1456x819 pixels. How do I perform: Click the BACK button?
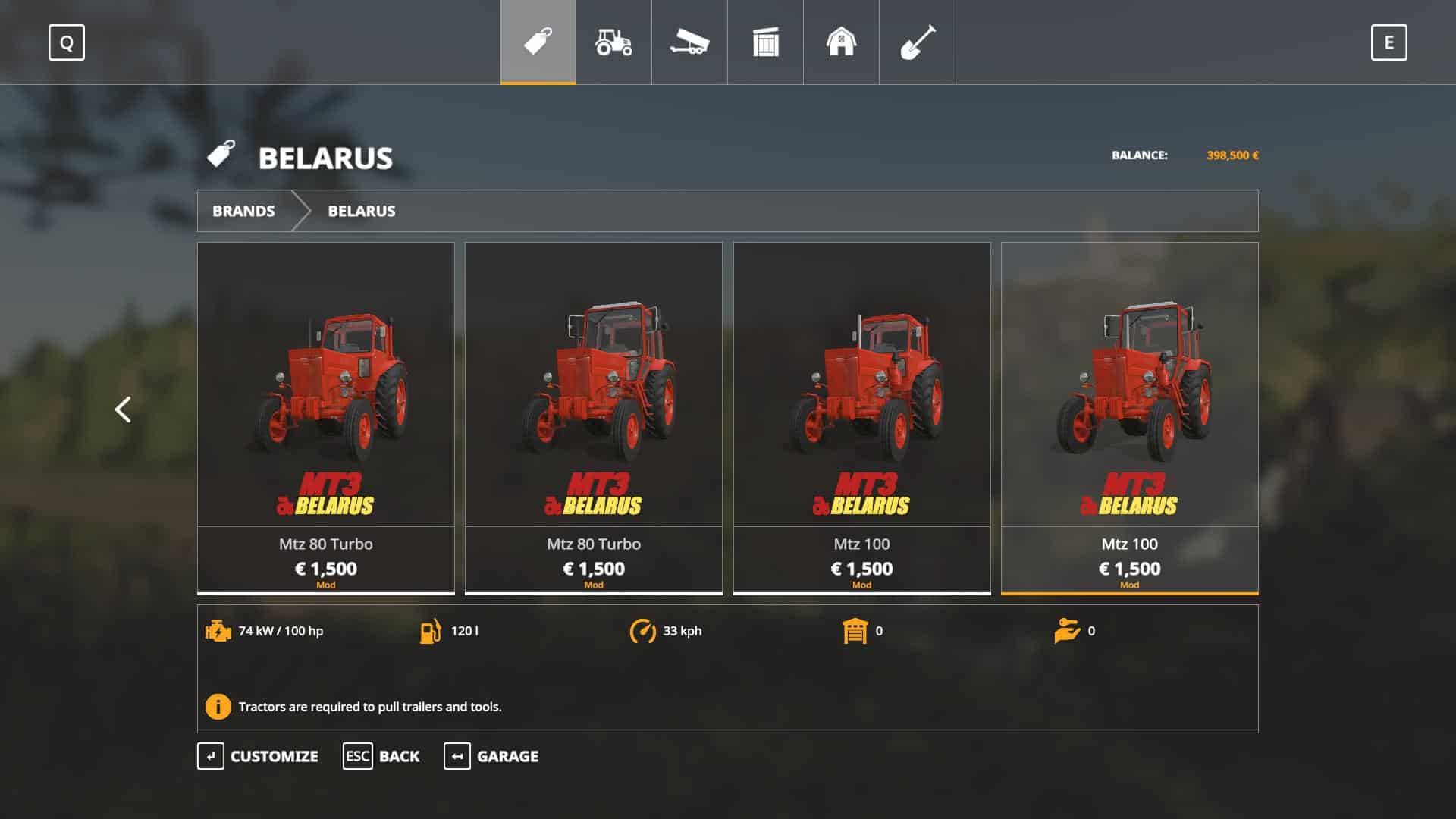[381, 756]
